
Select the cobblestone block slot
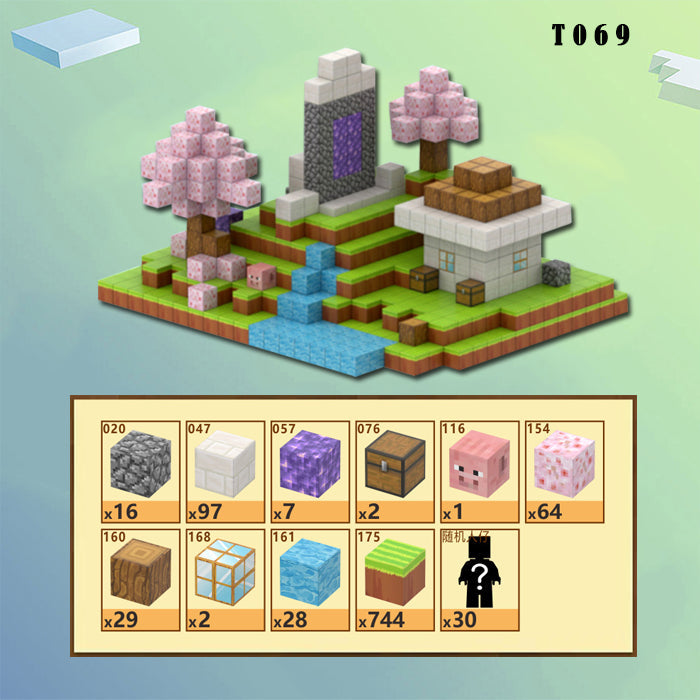tap(140, 471)
